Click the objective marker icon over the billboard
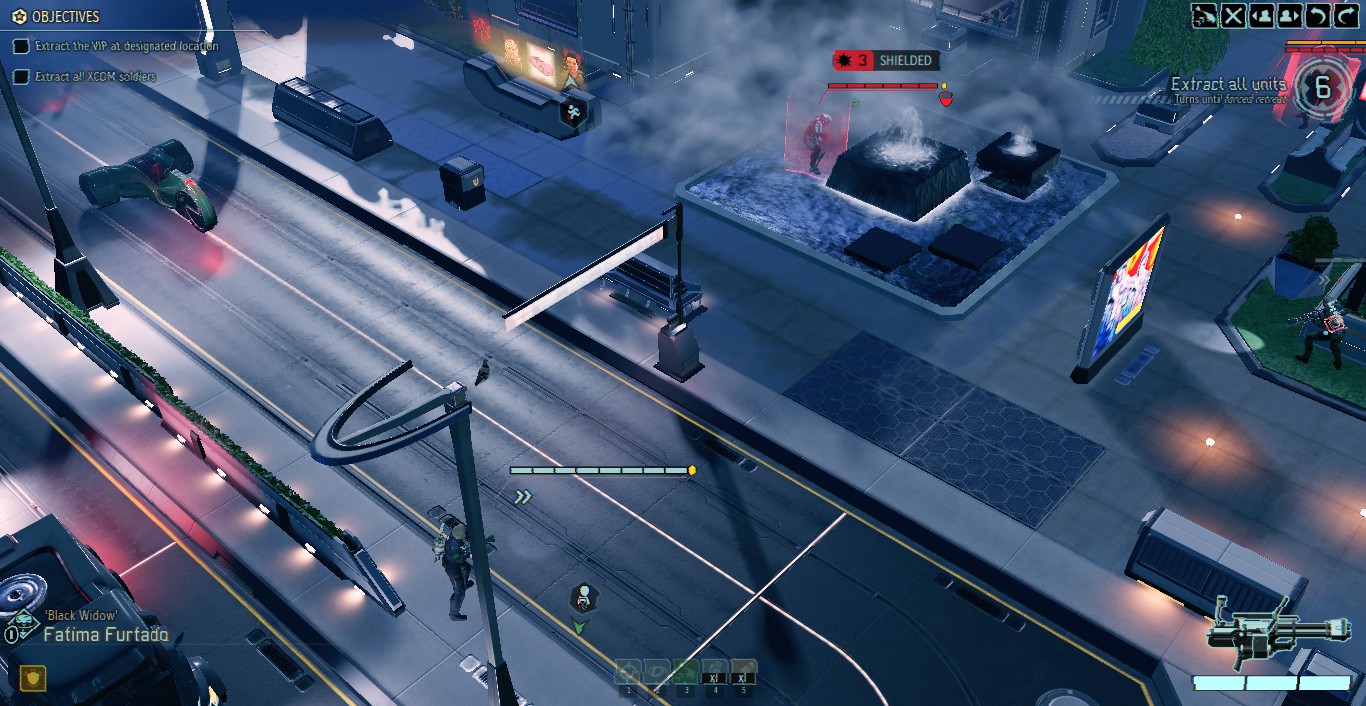Screen dimensions: 1366x706 point(574,113)
